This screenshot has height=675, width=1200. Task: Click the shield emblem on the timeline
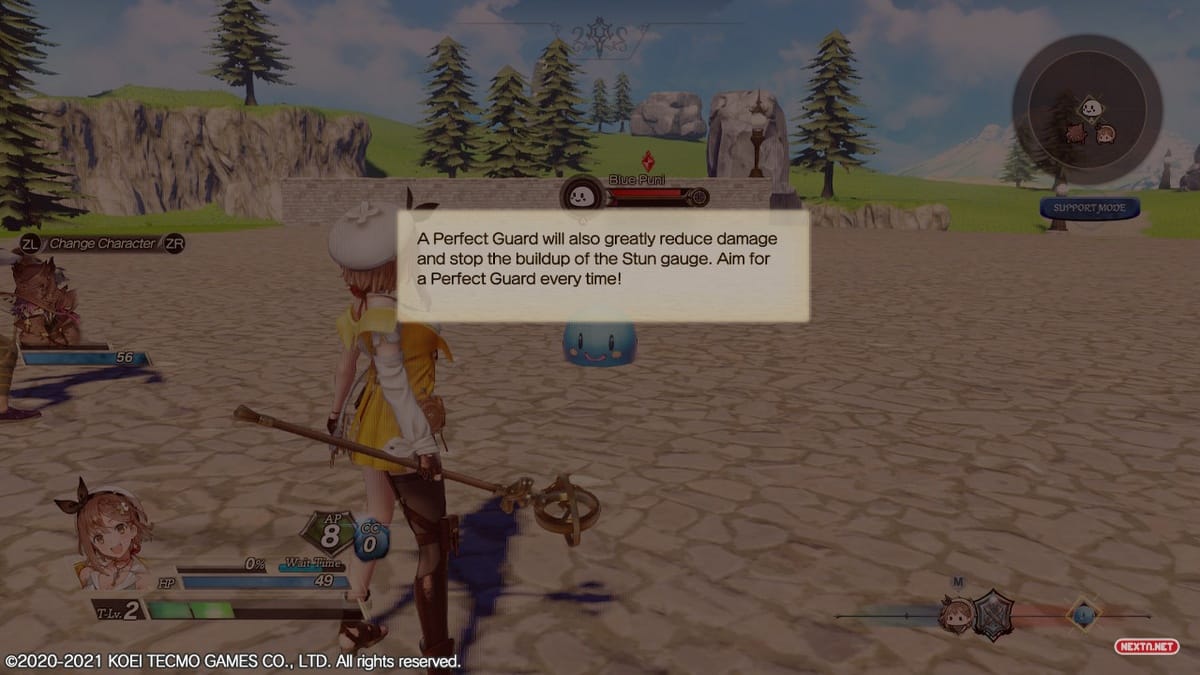tap(994, 615)
